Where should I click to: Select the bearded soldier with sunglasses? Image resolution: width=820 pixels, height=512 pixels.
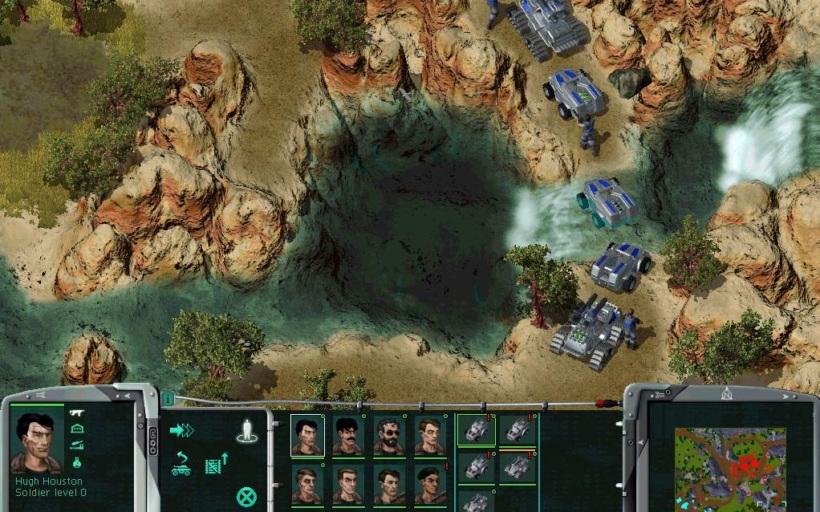click(x=389, y=436)
